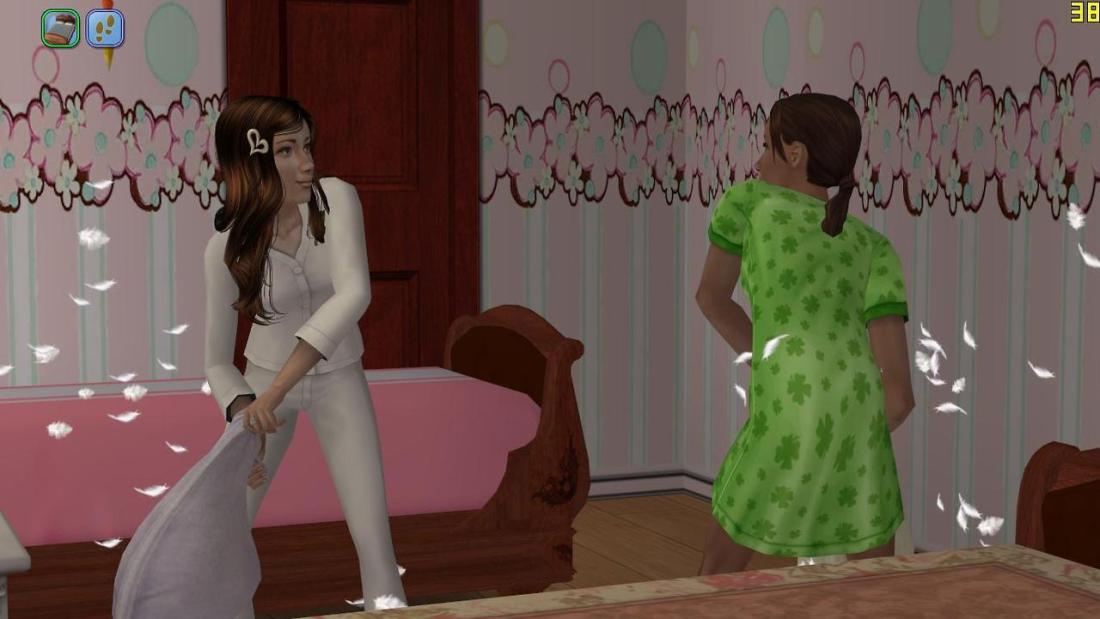Click the queued footprints action icon

(x=105, y=28)
